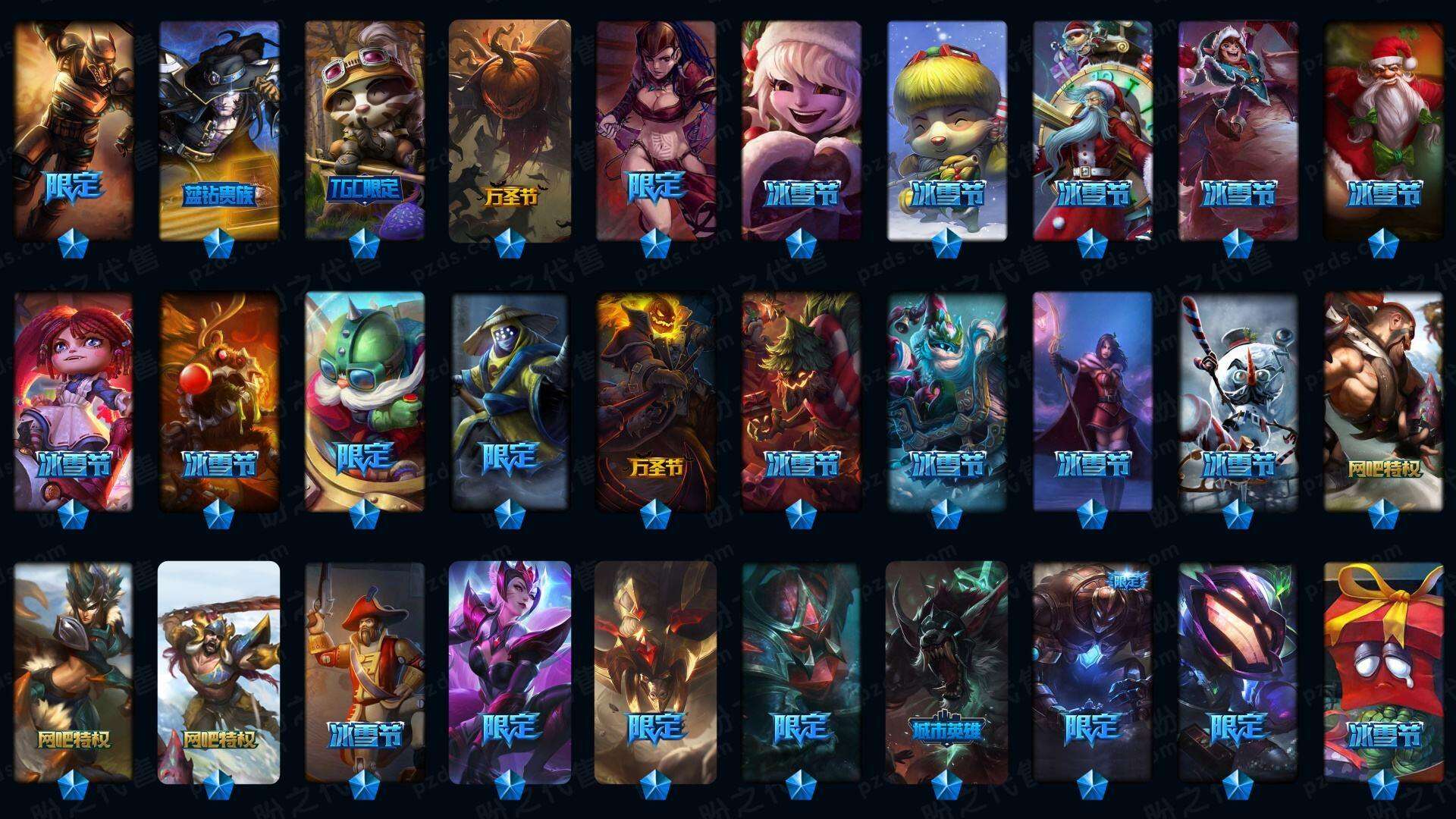Select the 蓝钻贵族 Twisted Fate skin card
Image resolution: width=1456 pixels, height=819 pixels.
tap(219, 130)
